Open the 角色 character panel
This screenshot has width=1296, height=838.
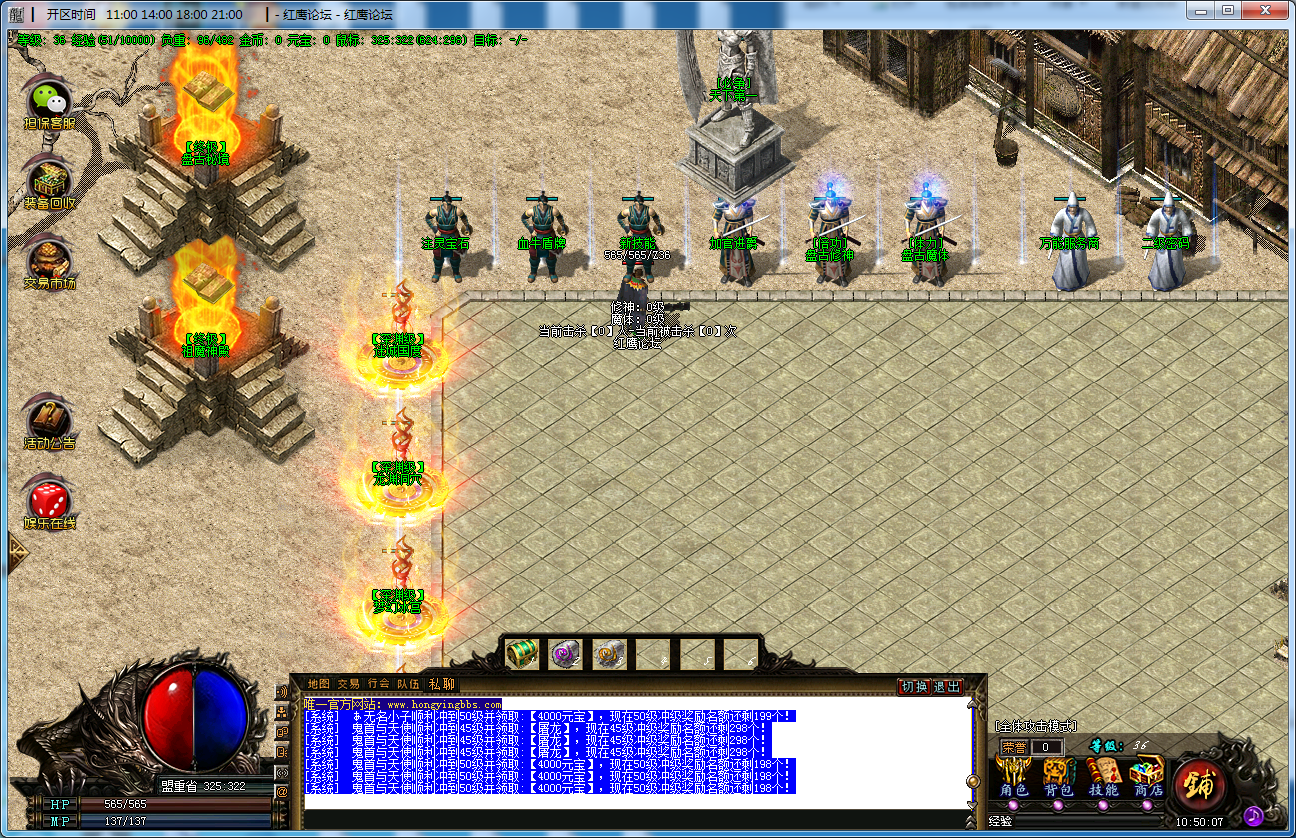(x=1014, y=777)
